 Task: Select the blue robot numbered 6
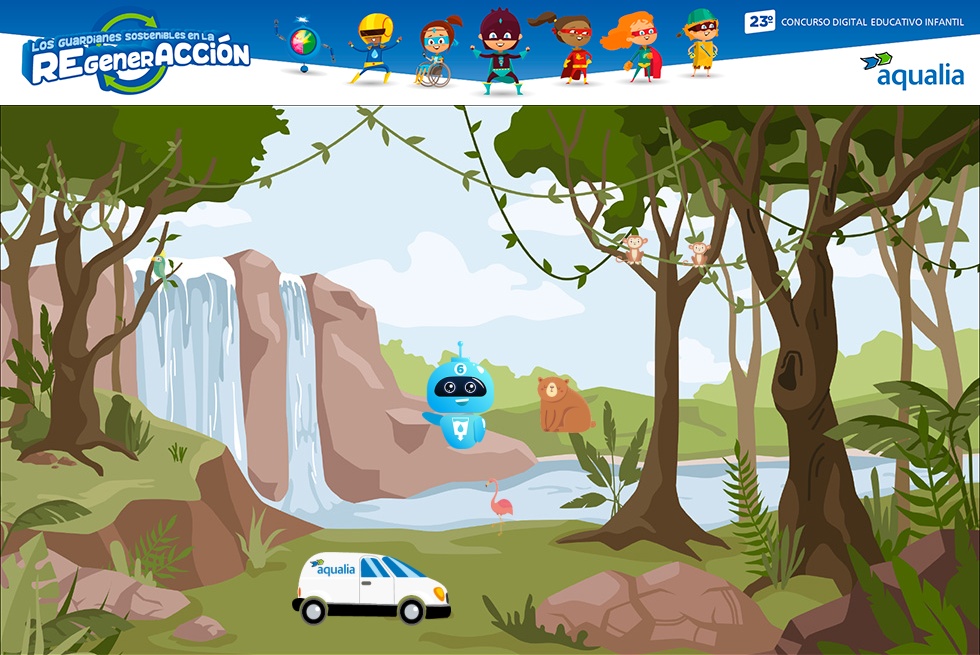pyautogui.click(x=457, y=397)
